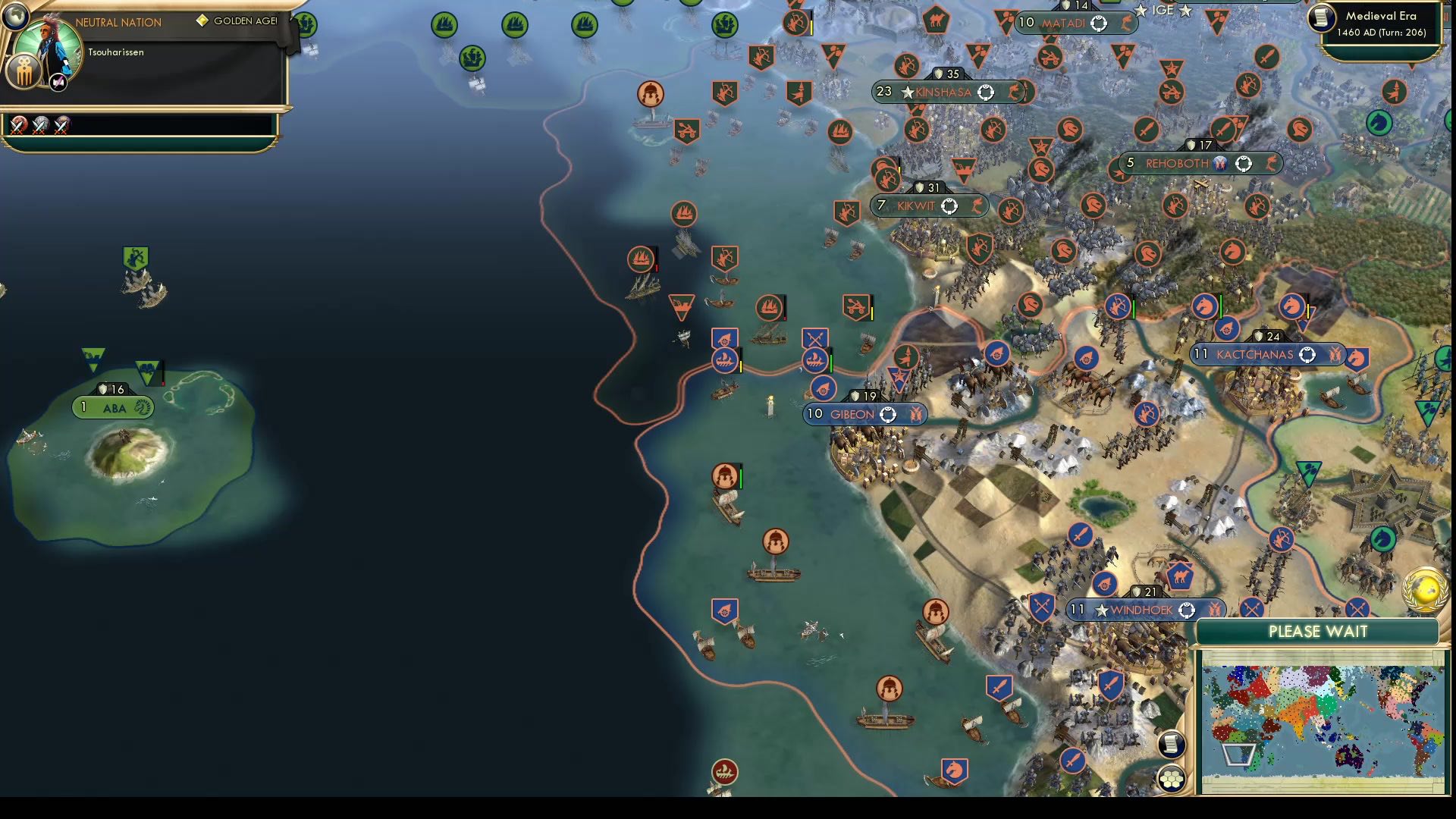The width and height of the screenshot is (1456, 819).
Task: Open the social policies scroll icon near minimap
Action: 1172,745
